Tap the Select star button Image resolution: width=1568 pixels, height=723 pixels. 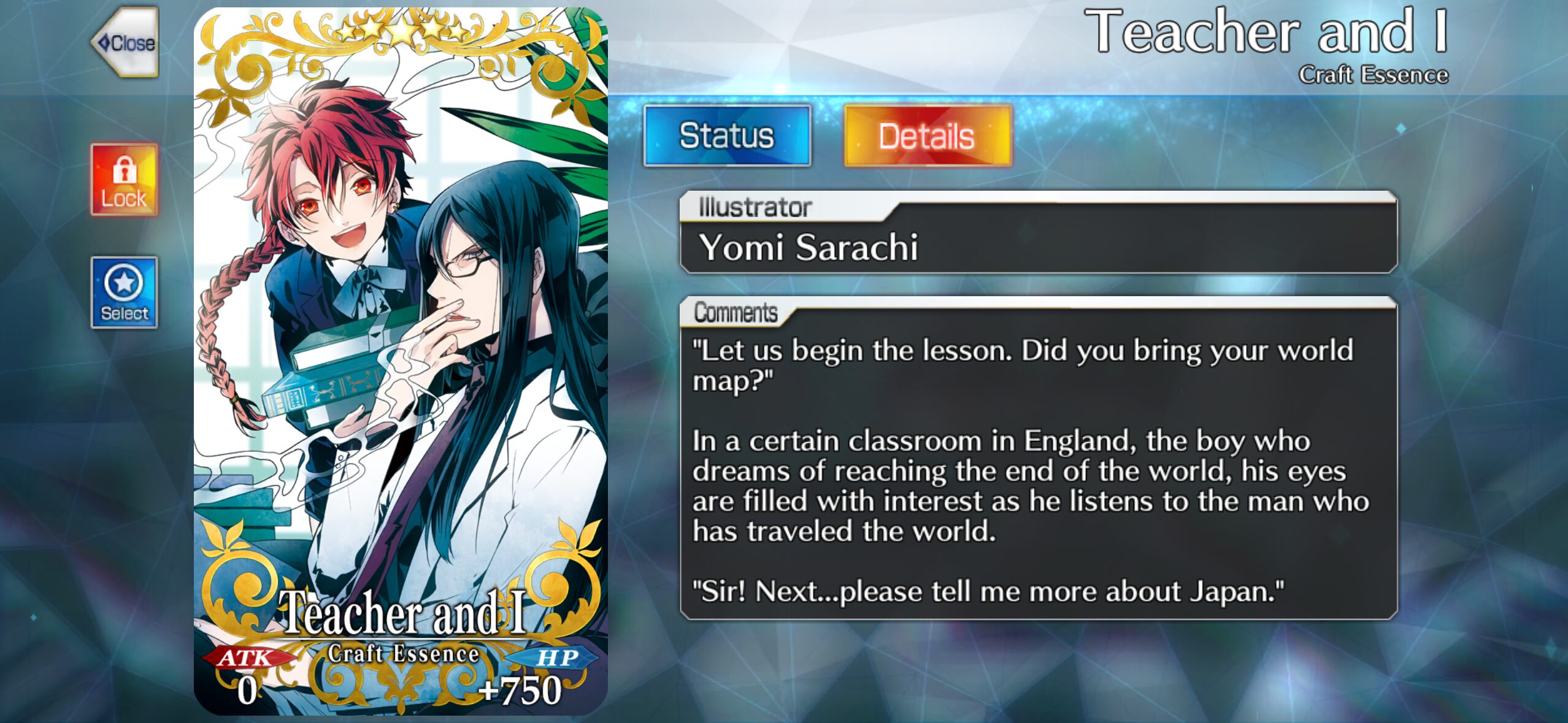125,293
